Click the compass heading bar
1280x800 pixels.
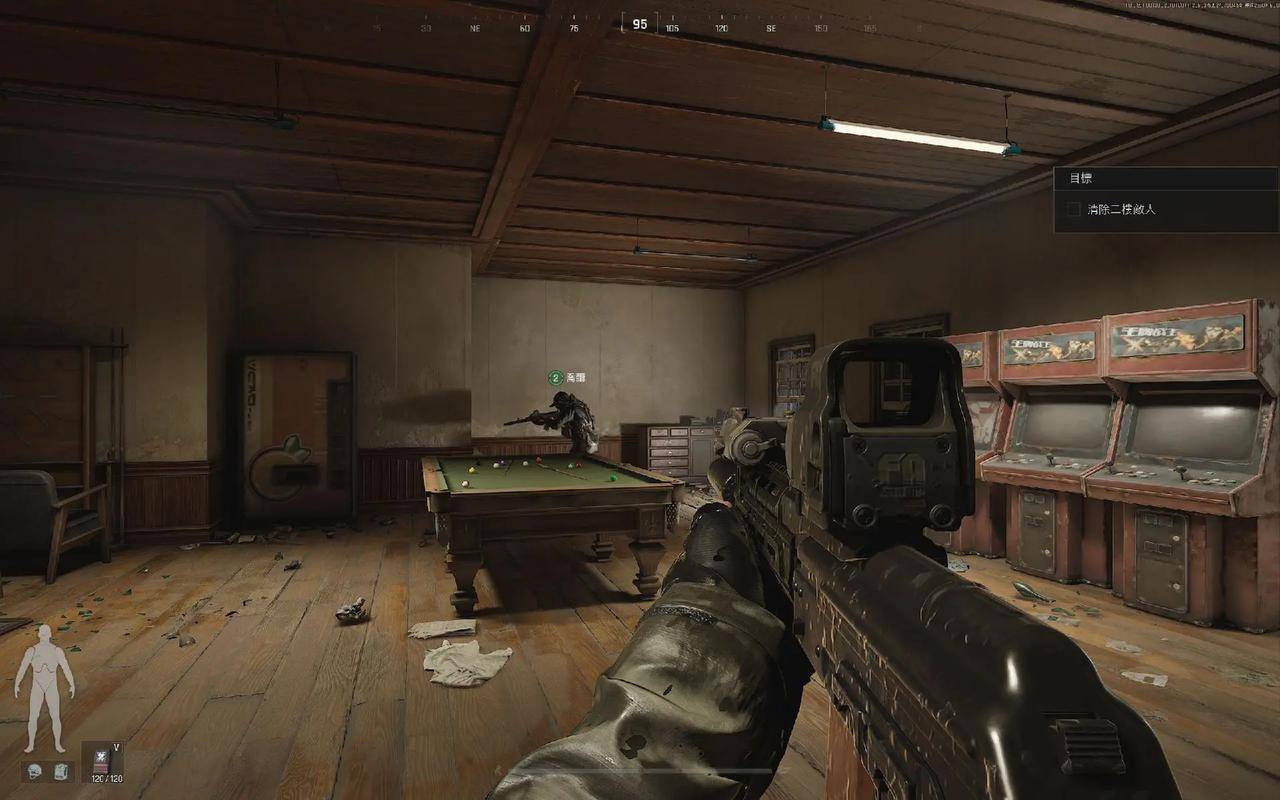click(640, 25)
